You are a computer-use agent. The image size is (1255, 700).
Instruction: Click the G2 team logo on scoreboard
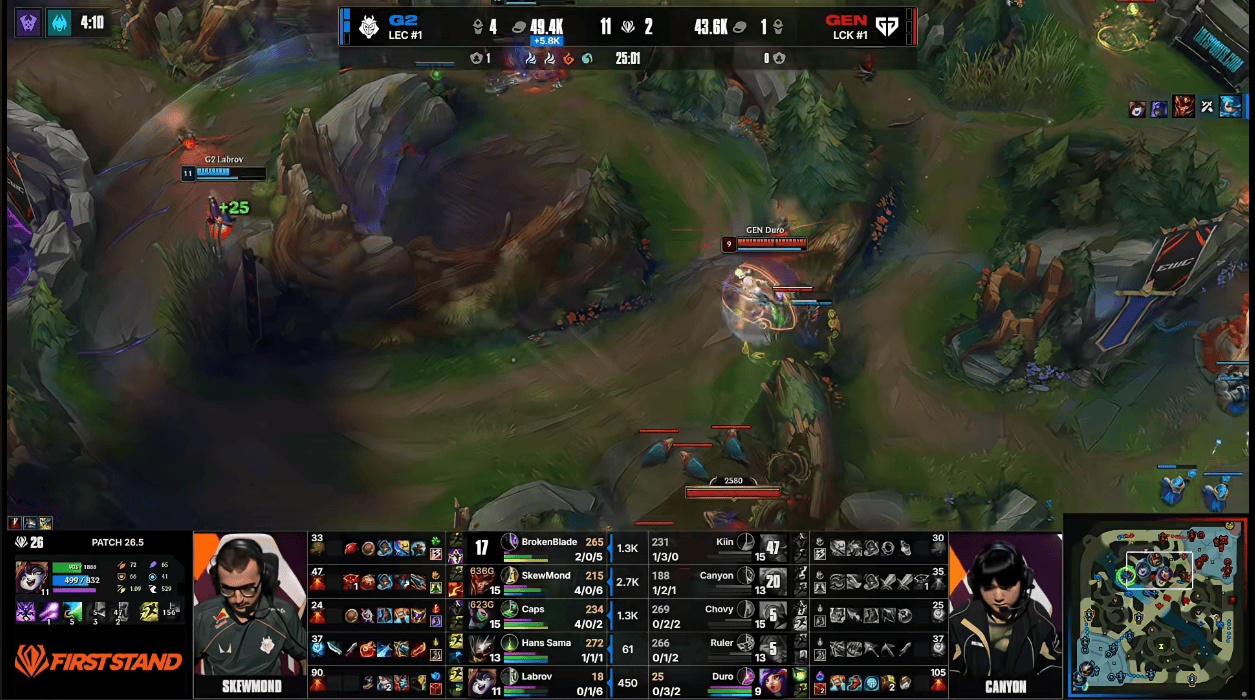pyautogui.click(x=368, y=26)
